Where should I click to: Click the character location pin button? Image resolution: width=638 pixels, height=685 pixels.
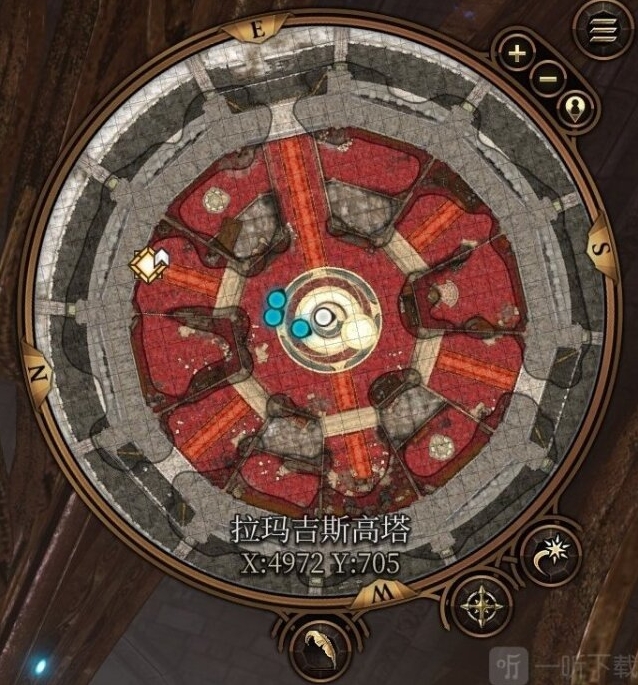[x=576, y=109]
